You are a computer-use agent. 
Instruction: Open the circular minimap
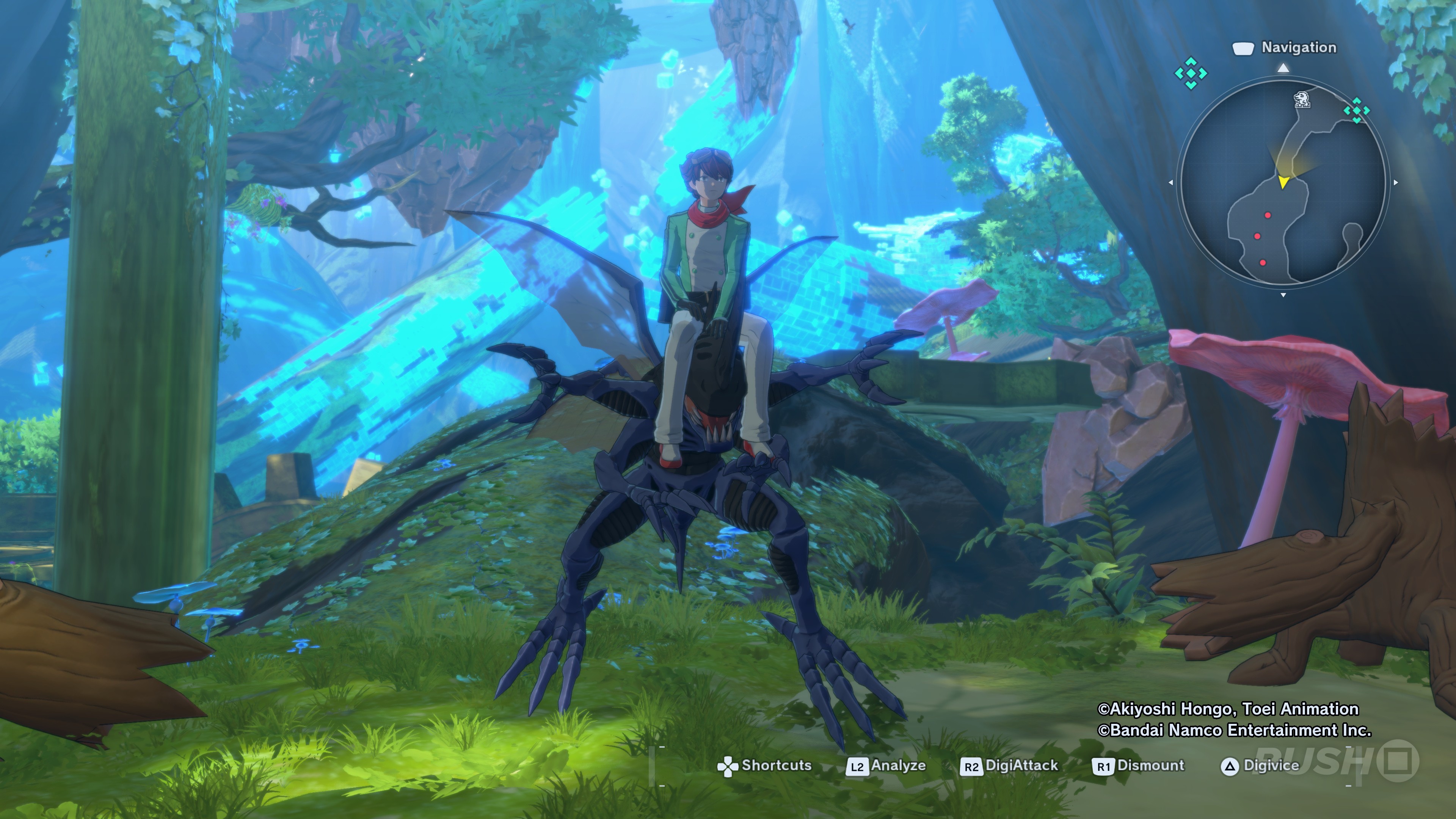pyautogui.click(x=1283, y=182)
